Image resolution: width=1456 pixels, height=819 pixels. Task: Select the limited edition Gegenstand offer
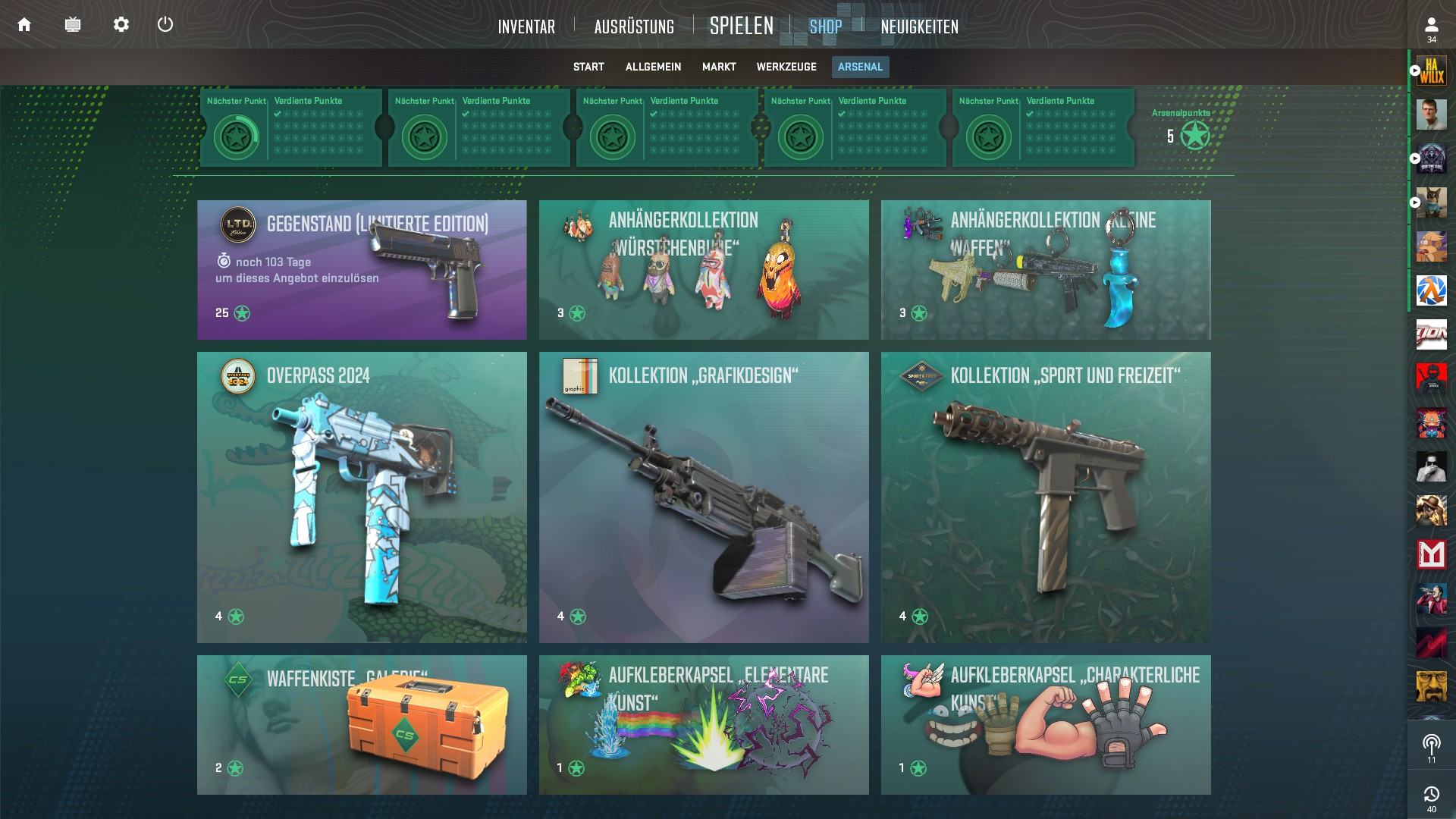point(362,270)
